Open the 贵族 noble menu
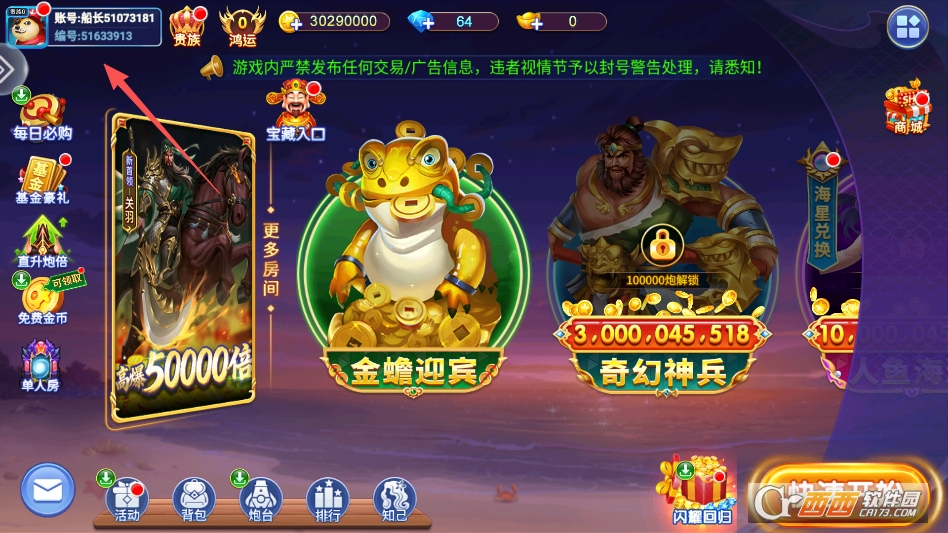 [187, 26]
